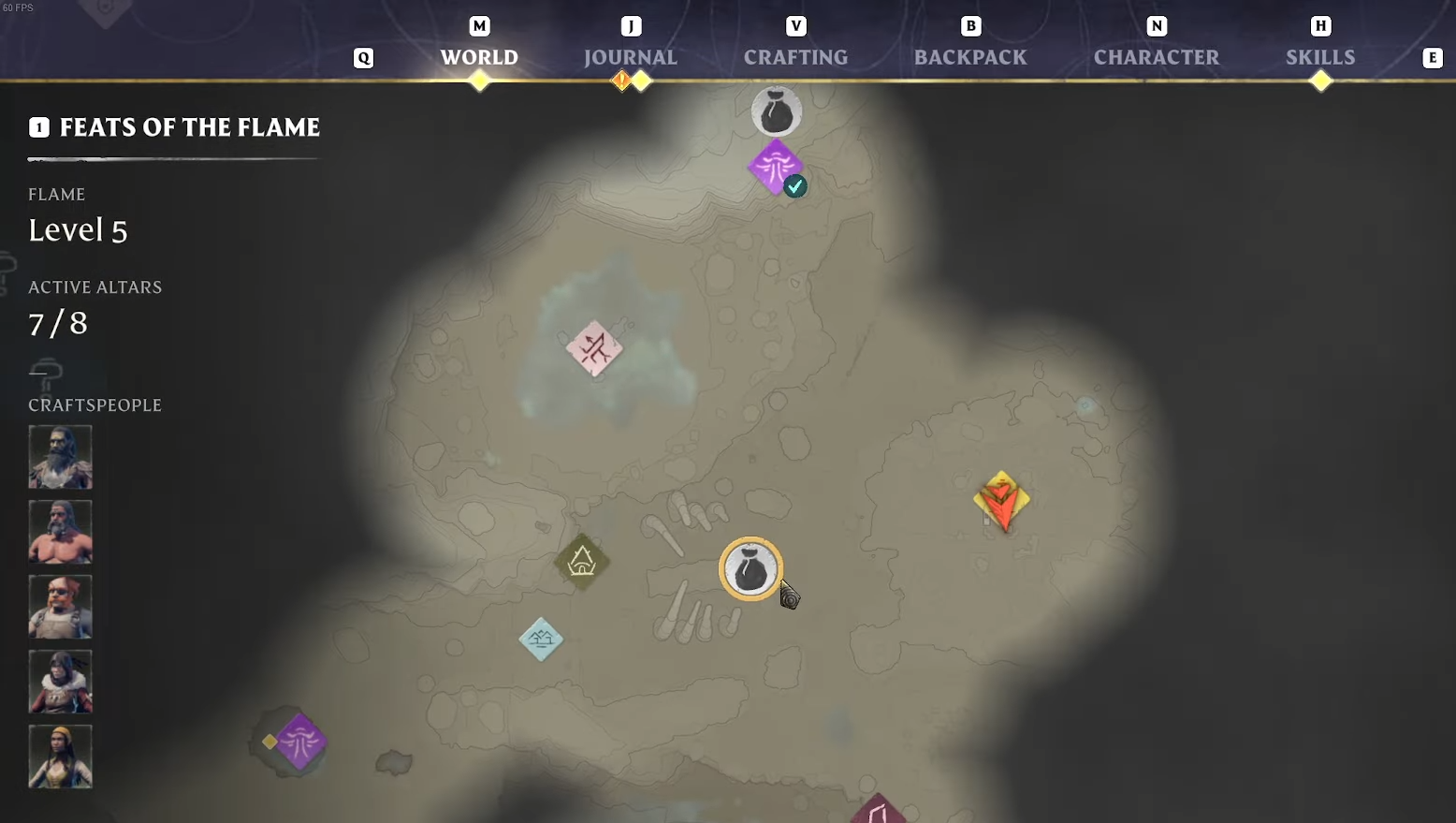The width and height of the screenshot is (1456, 823).
Task: Click the green camp marker on the map
Action: 582,562
